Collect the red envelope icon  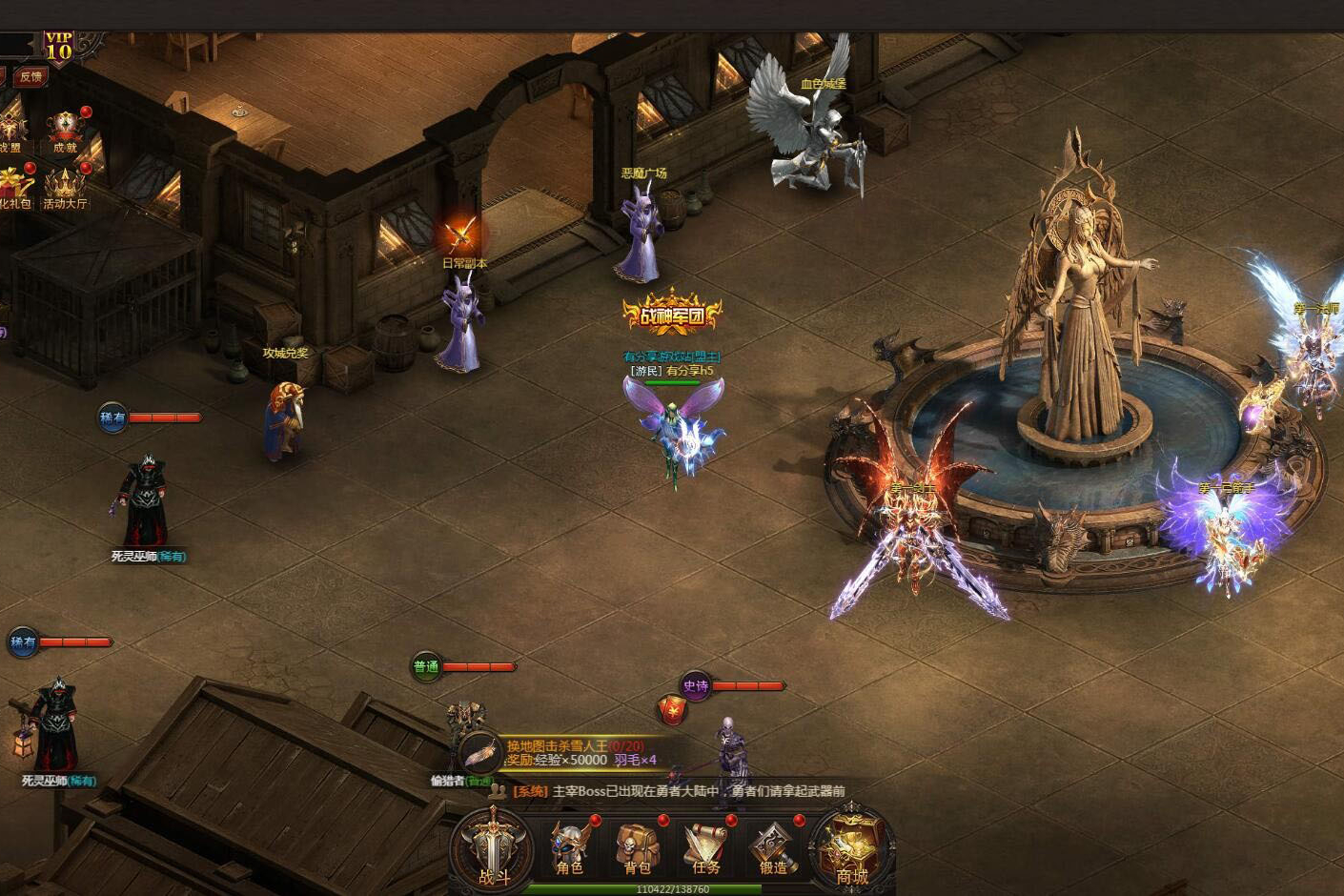tap(672, 708)
